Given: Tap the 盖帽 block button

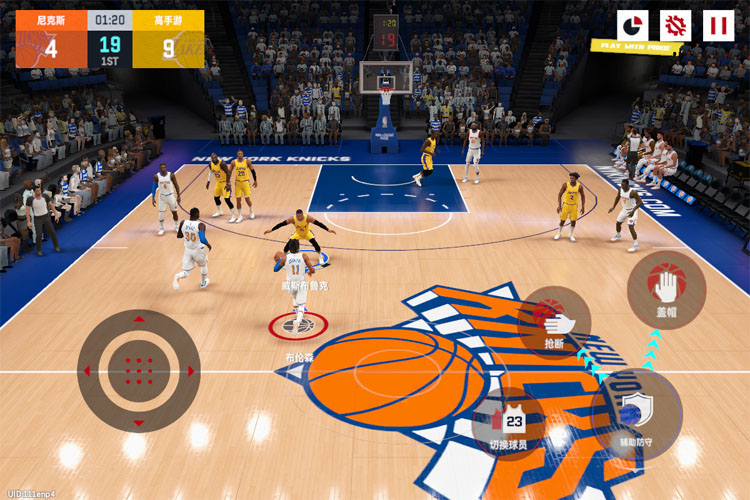Looking at the screenshot, I should [666, 289].
